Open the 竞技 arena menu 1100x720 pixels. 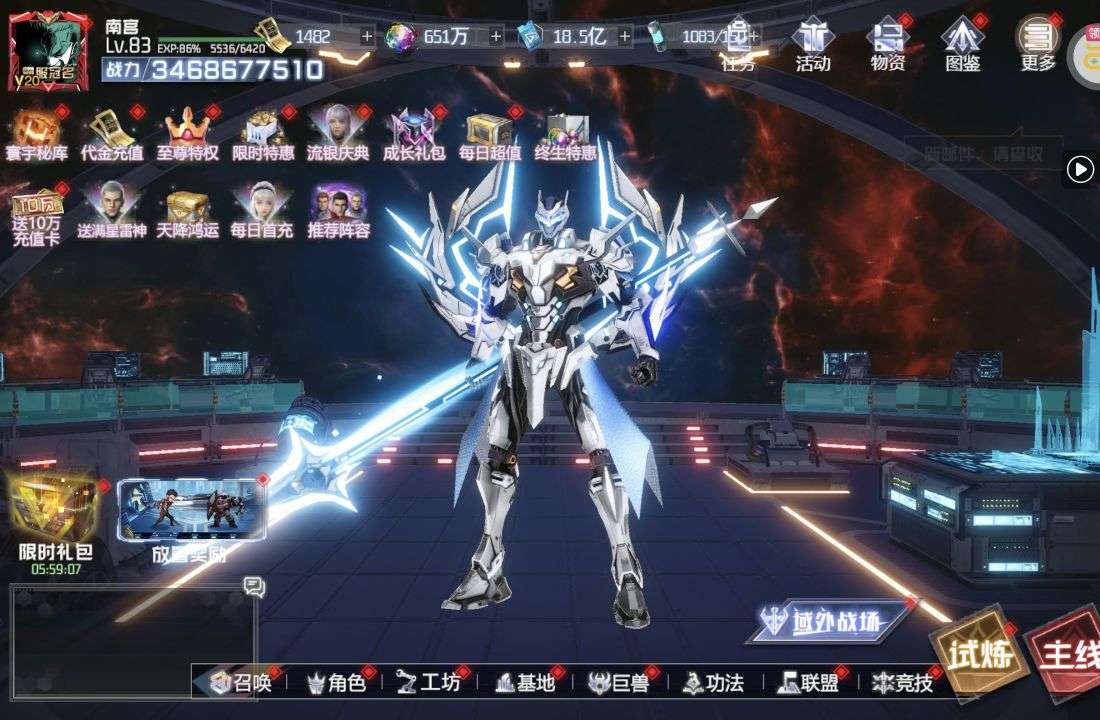(x=902, y=683)
